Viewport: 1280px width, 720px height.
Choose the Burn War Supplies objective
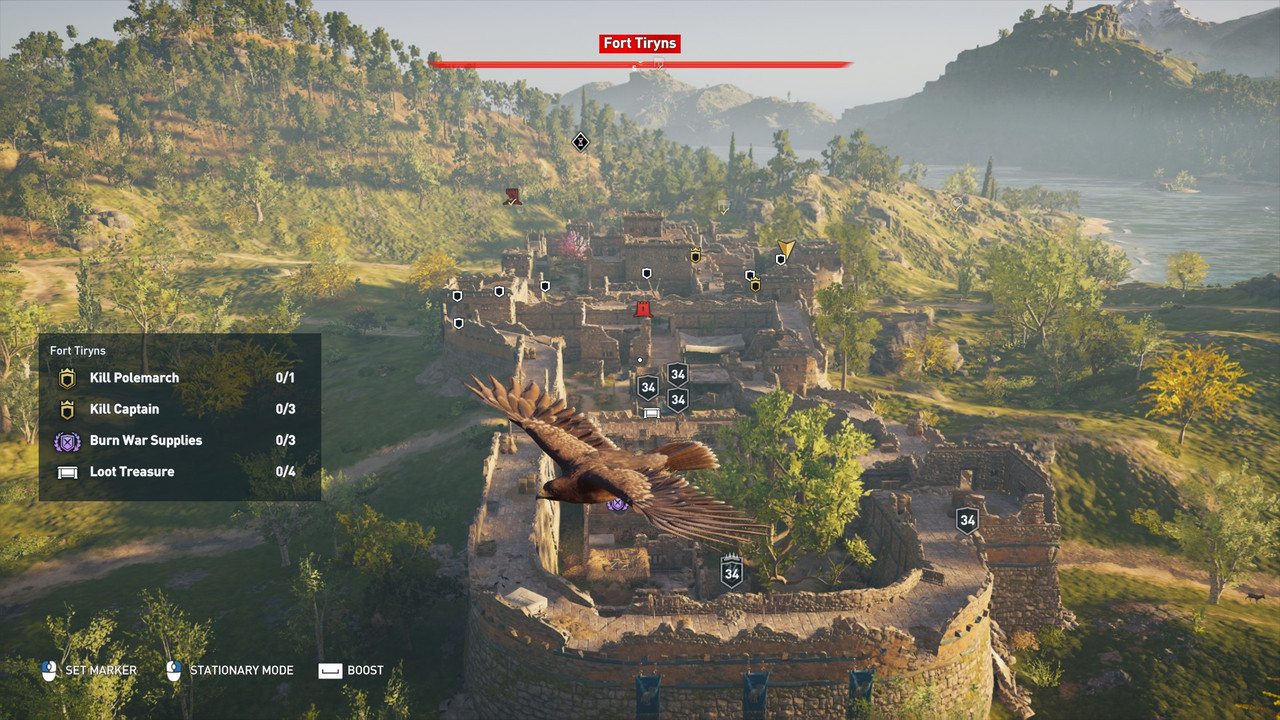tap(146, 440)
